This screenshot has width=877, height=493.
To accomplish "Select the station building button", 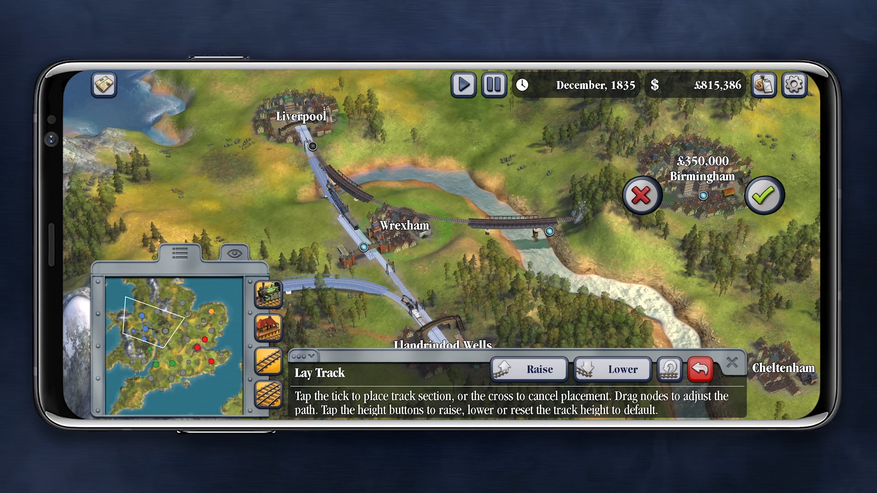I will point(268,327).
